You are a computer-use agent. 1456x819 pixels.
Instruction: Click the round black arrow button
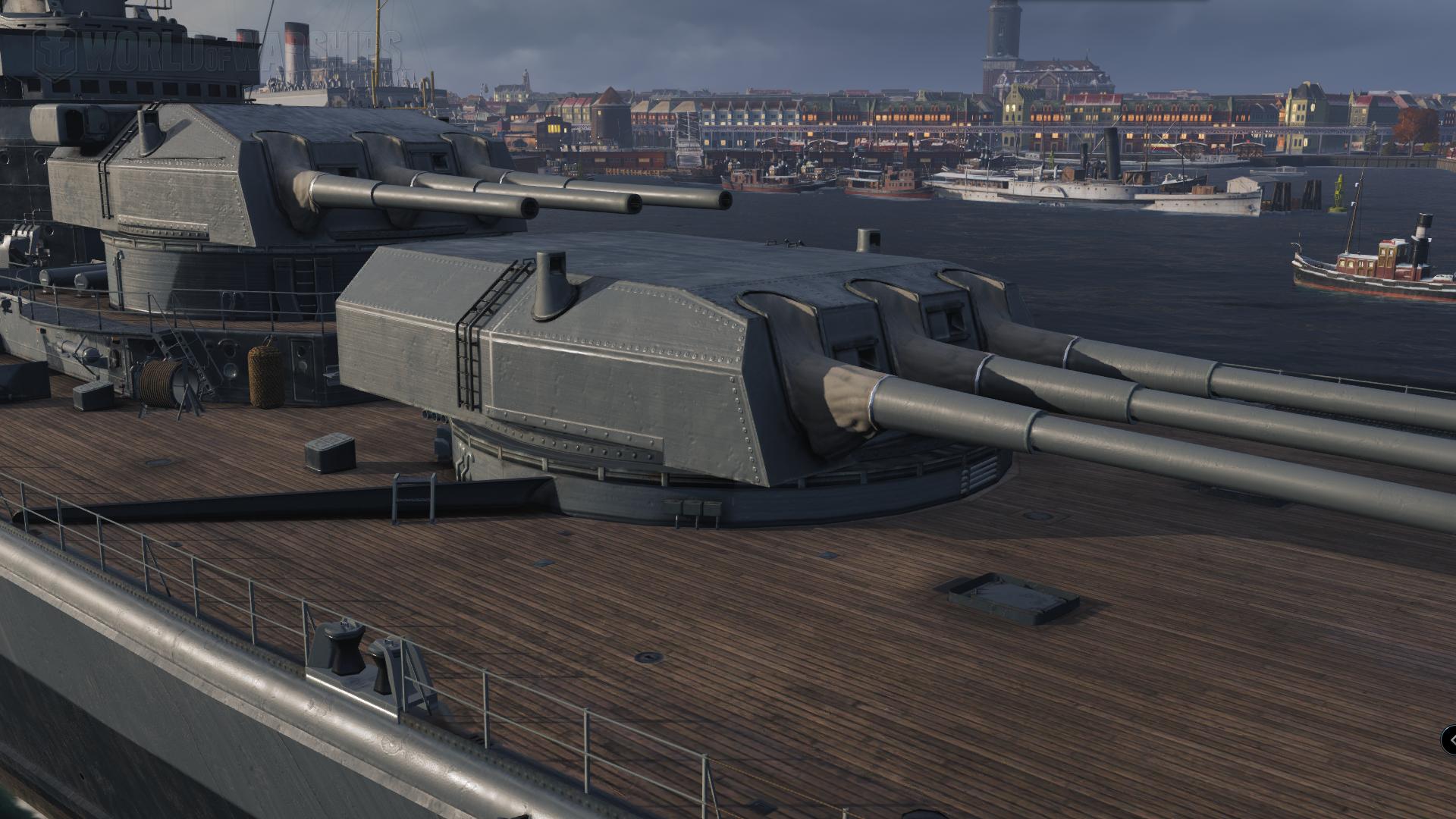(x=1450, y=739)
